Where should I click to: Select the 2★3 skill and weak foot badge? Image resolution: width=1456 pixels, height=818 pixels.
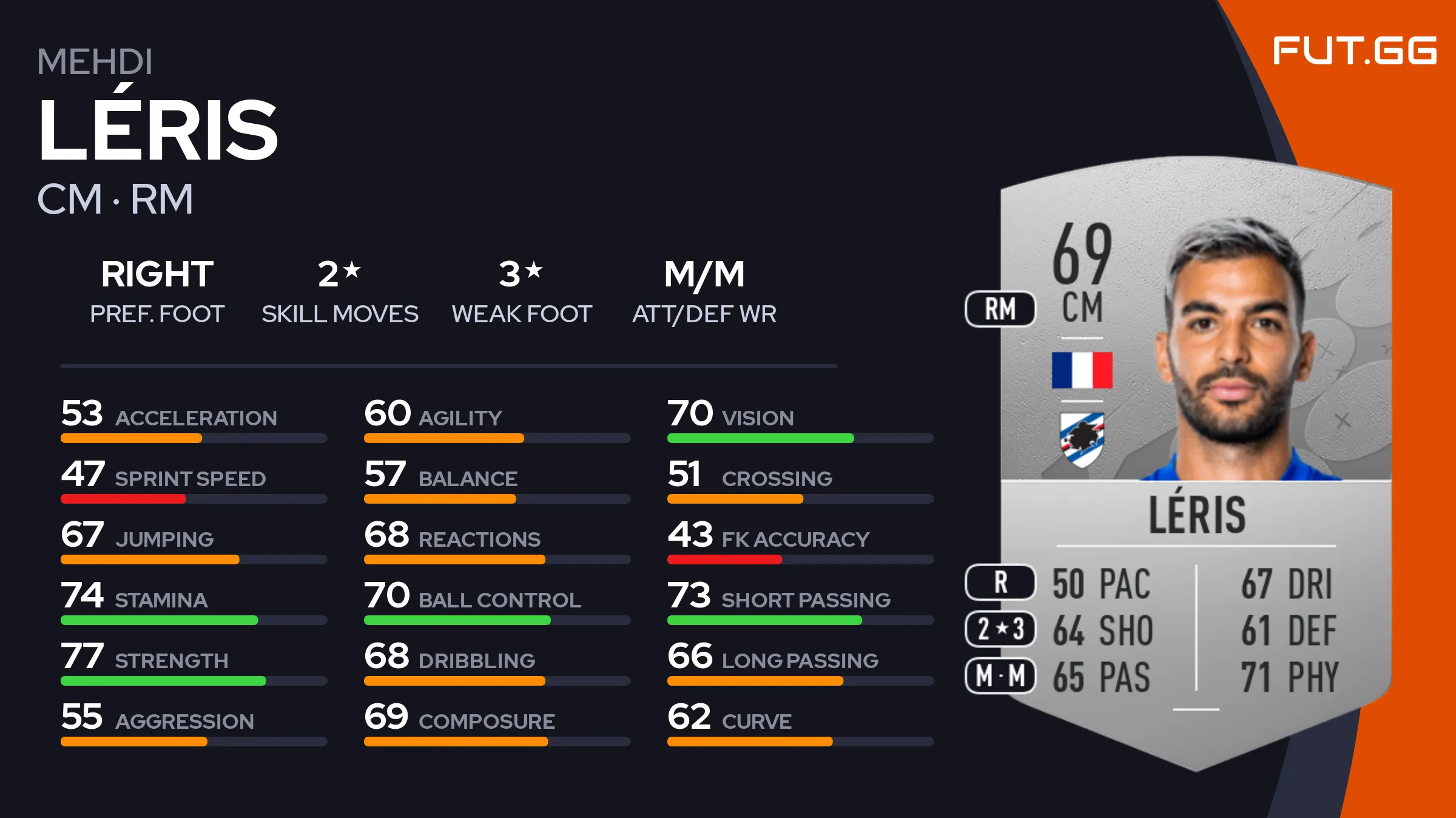[x=1000, y=629]
